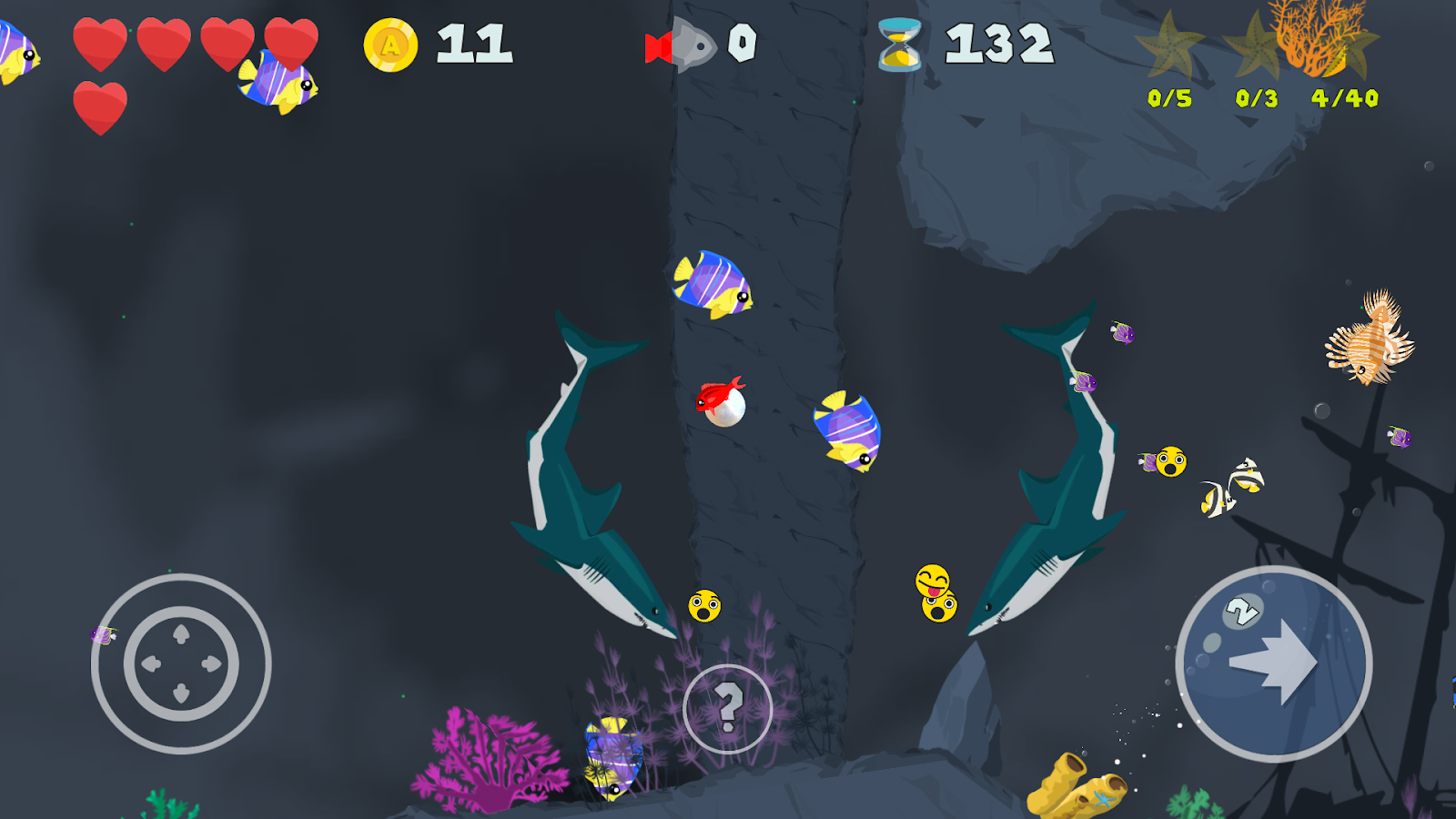1456x819 pixels.
Task: Click the coin counter icon showing 11
Action: (x=391, y=44)
